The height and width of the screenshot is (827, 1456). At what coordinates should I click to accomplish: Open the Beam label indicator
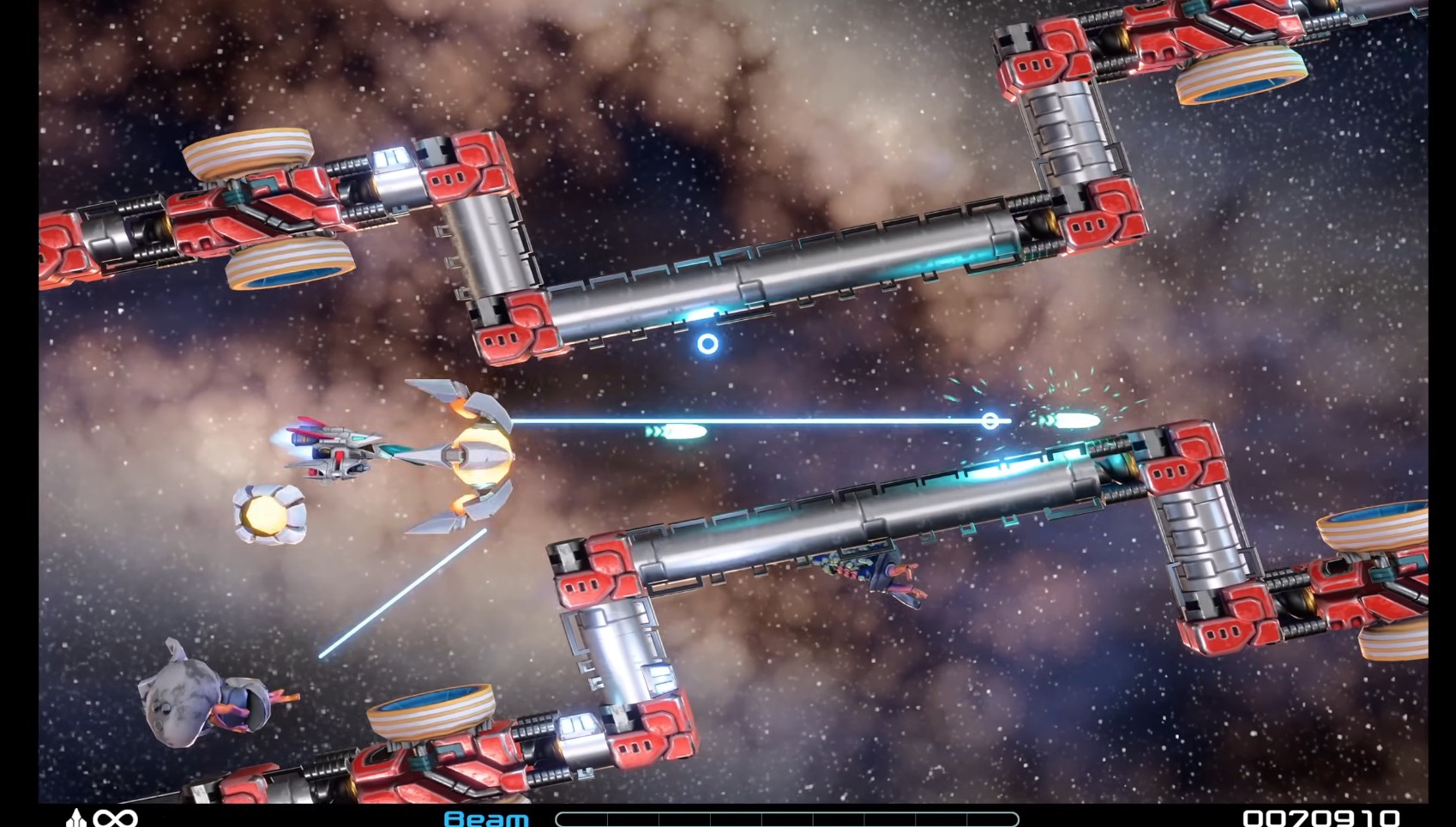click(484, 817)
